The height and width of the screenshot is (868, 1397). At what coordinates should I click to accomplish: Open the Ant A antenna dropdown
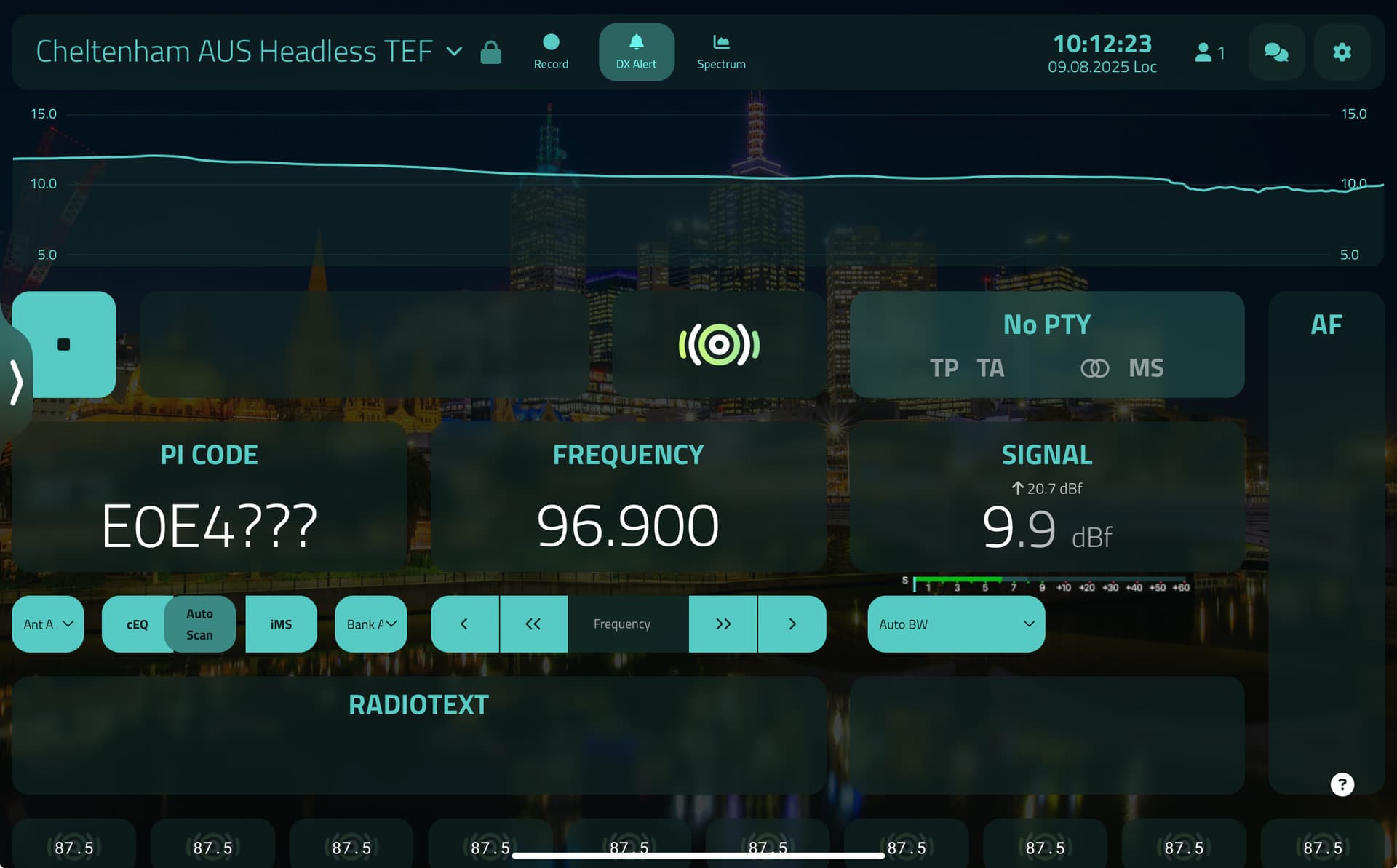tap(48, 624)
